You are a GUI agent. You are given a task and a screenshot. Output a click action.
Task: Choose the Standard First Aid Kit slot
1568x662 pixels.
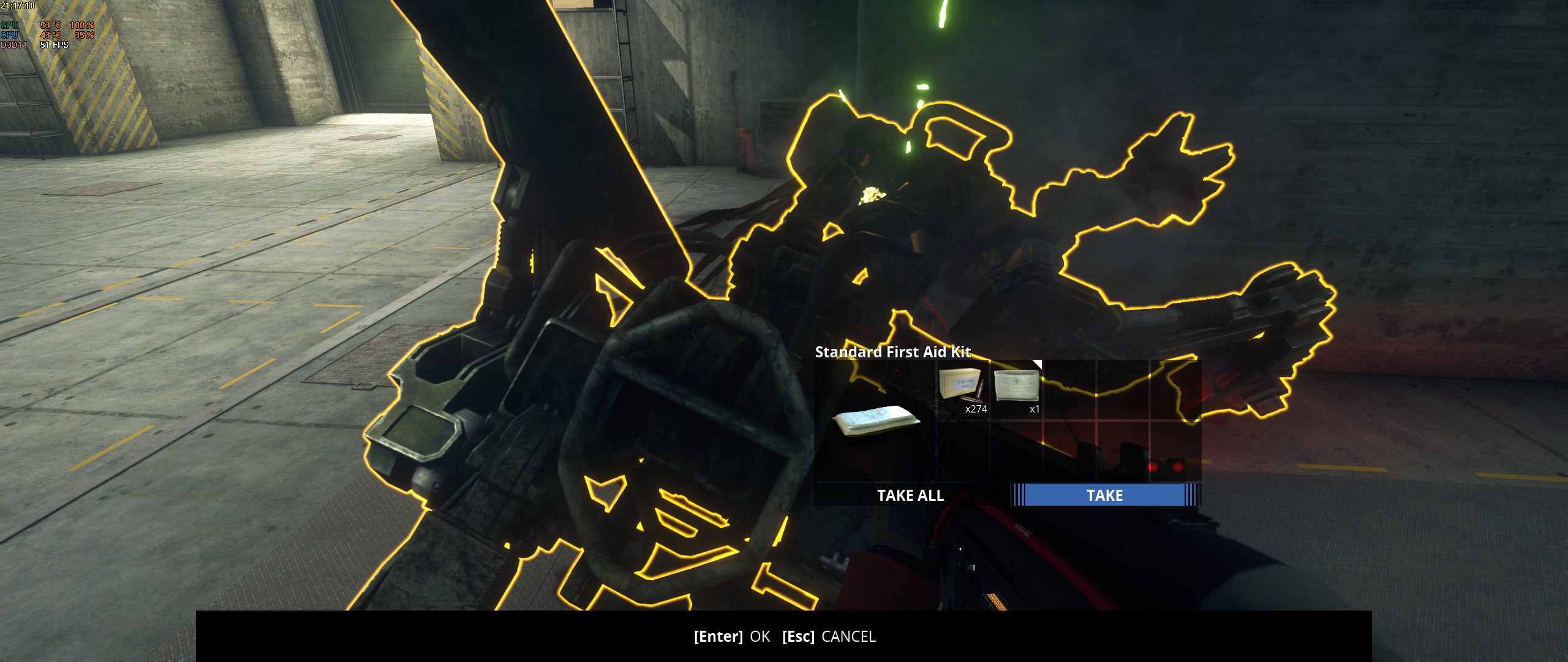tap(1016, 389)
